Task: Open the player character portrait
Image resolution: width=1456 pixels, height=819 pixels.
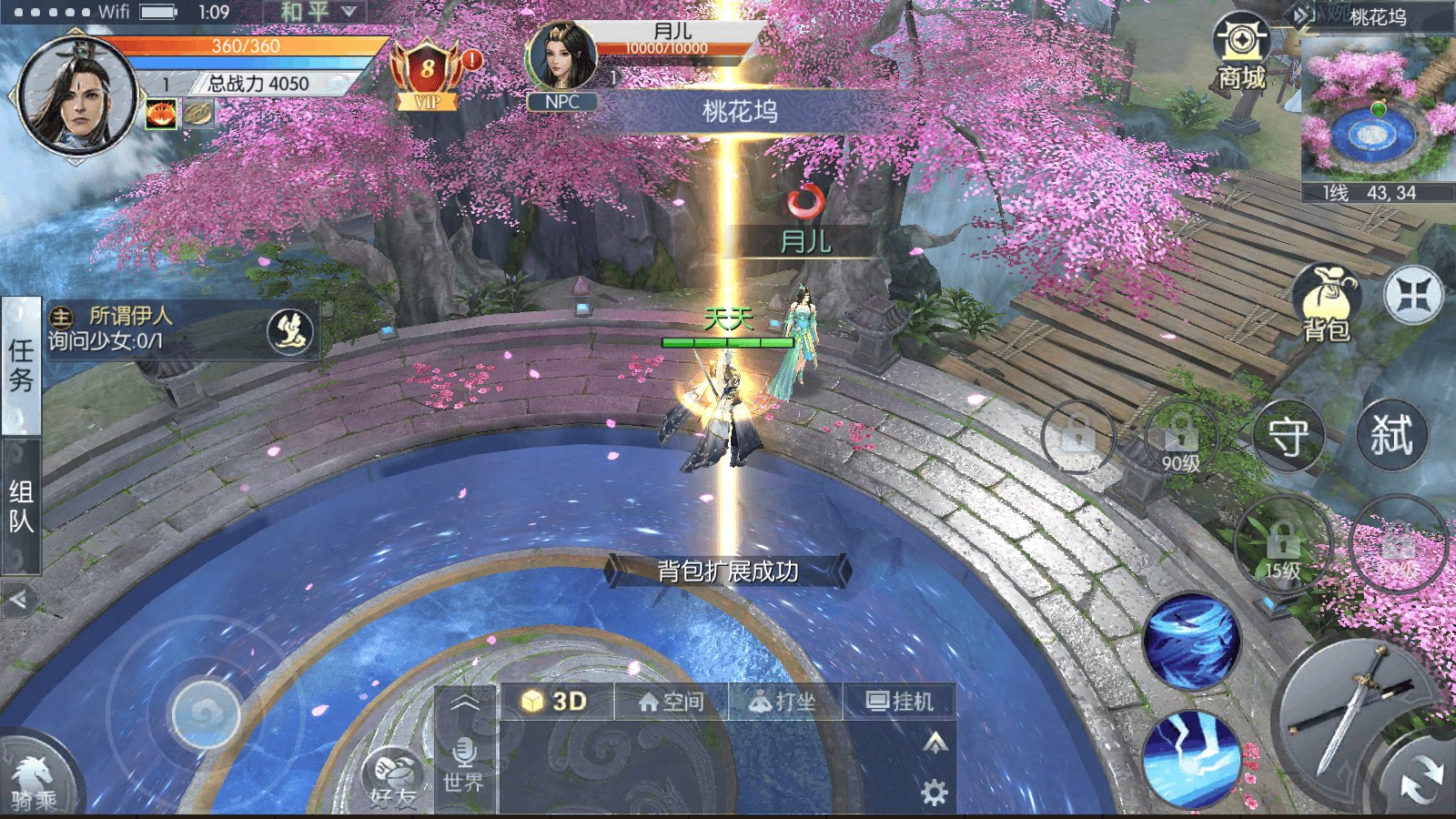Action: (x=77, y=96)
